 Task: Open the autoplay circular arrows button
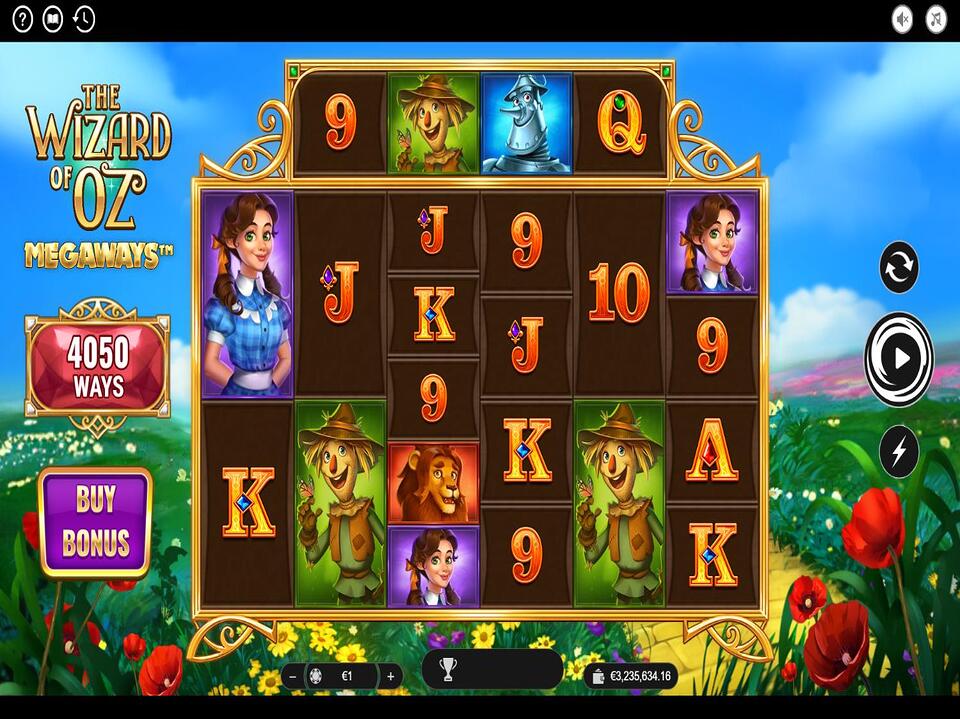coord(899,268)
